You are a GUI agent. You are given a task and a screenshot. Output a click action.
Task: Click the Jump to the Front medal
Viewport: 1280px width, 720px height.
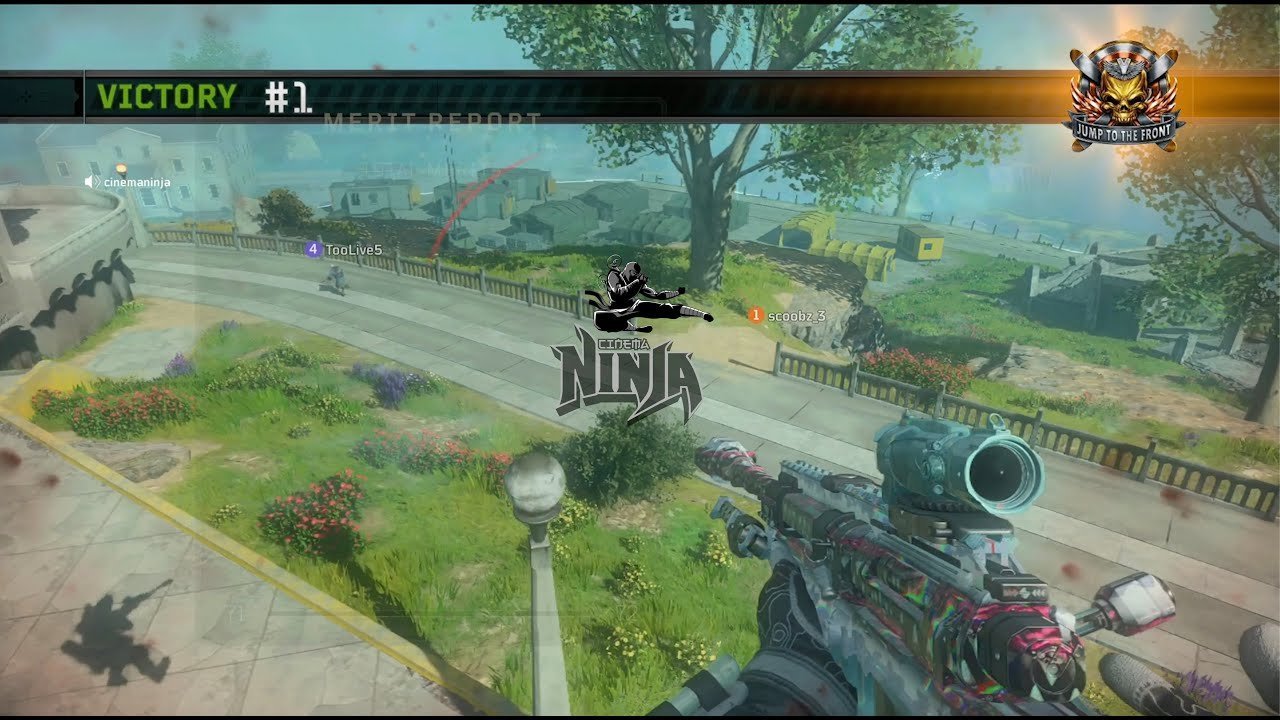pos(1123,95)
